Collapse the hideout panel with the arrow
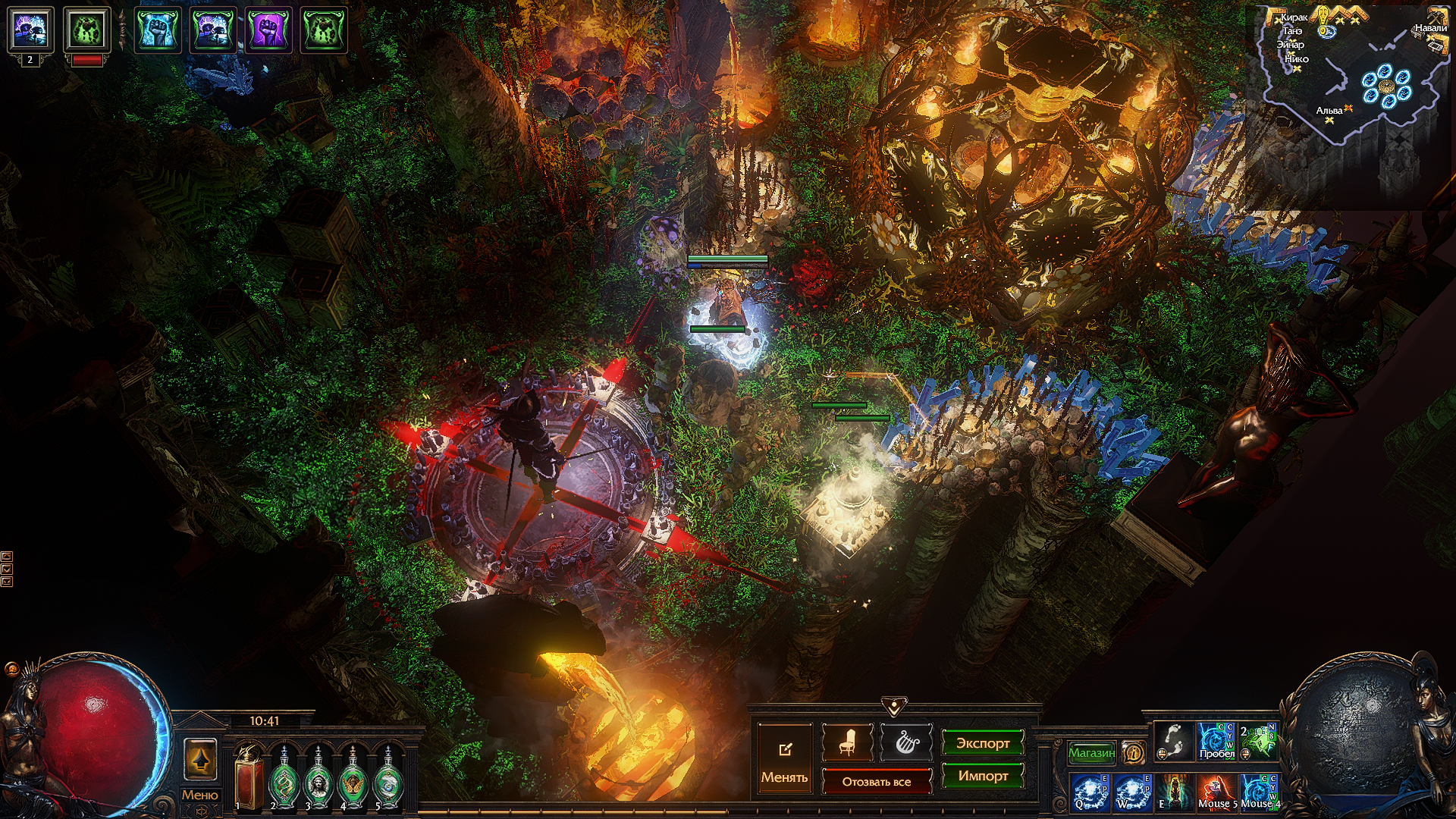Screen dimensions: 1456x819 coord(894,707)
